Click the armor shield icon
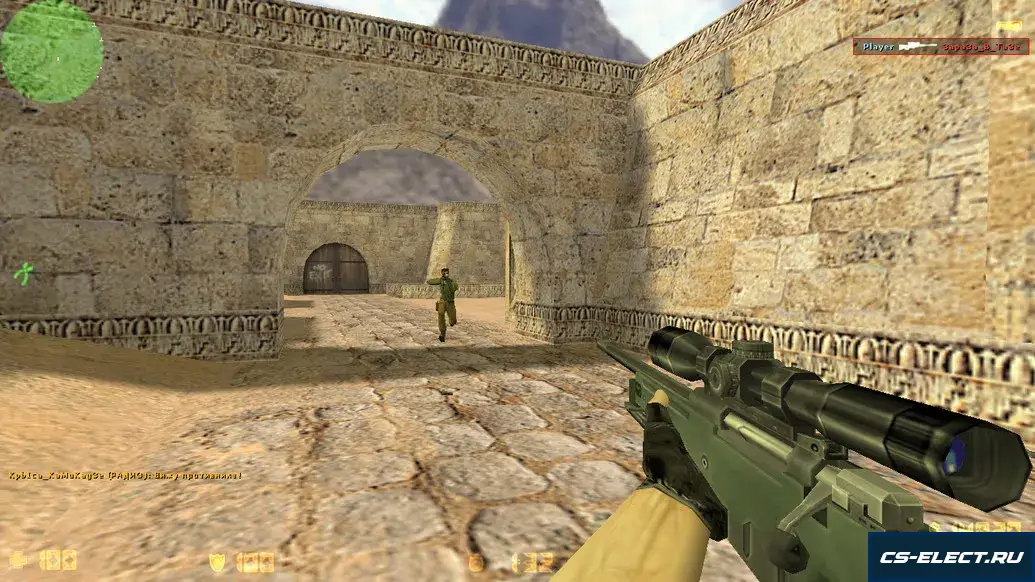Viewport: 1035px width, 582px height. coord(217,561)
